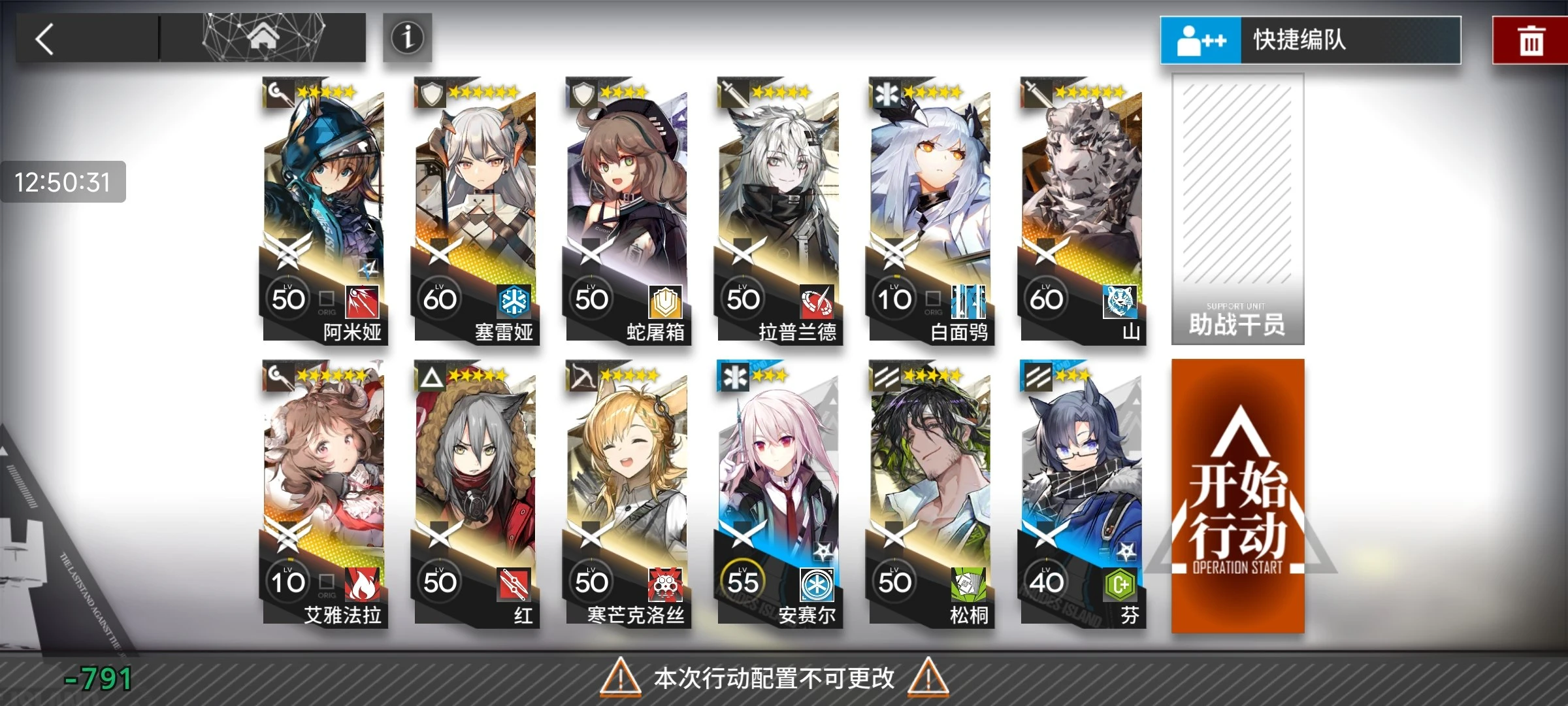Pick the 松桐 operator card
Viewport: 1568px width, 706px height.
[930, 494]
